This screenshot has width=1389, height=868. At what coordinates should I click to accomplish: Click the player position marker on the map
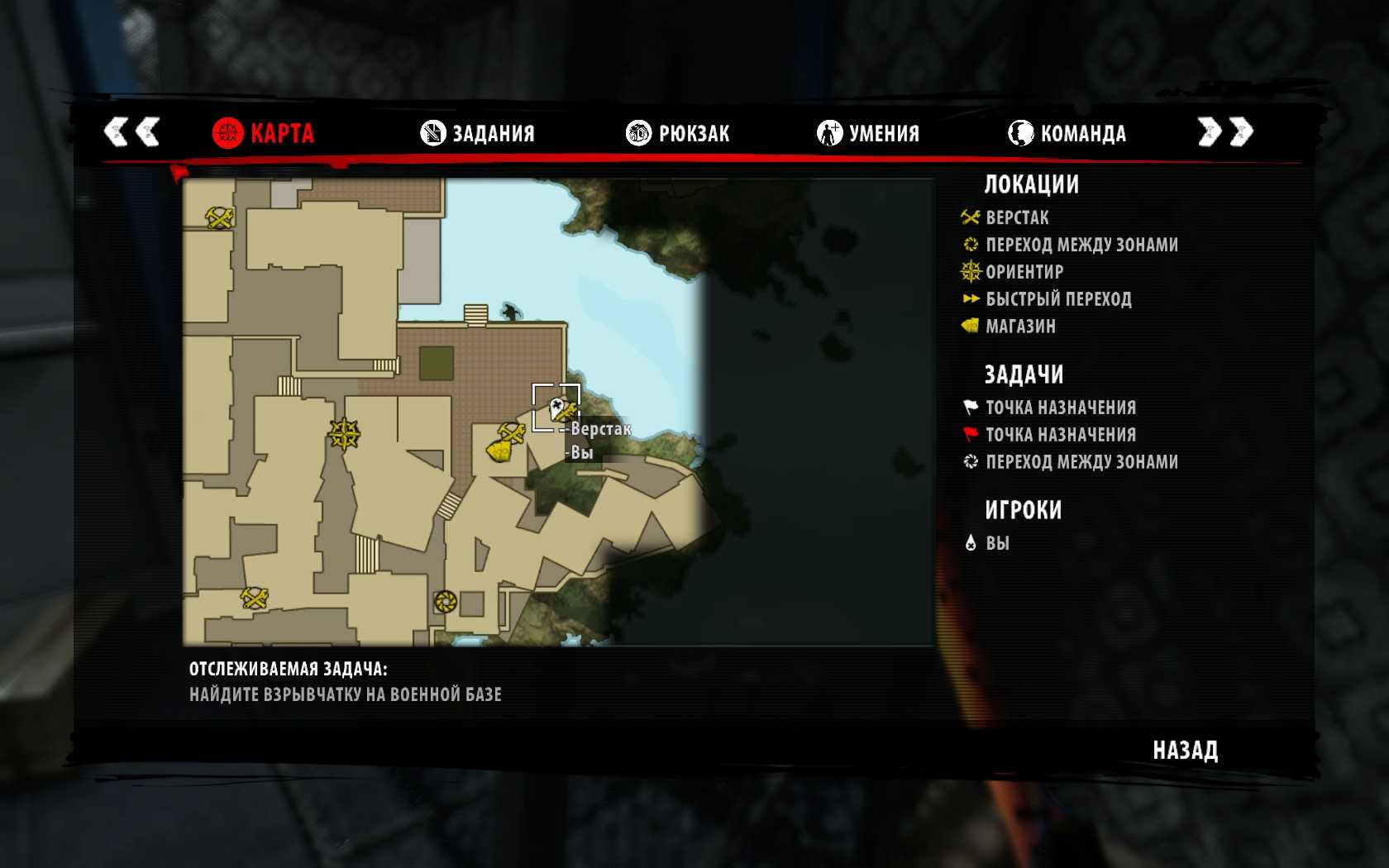[x=556, y=407]
